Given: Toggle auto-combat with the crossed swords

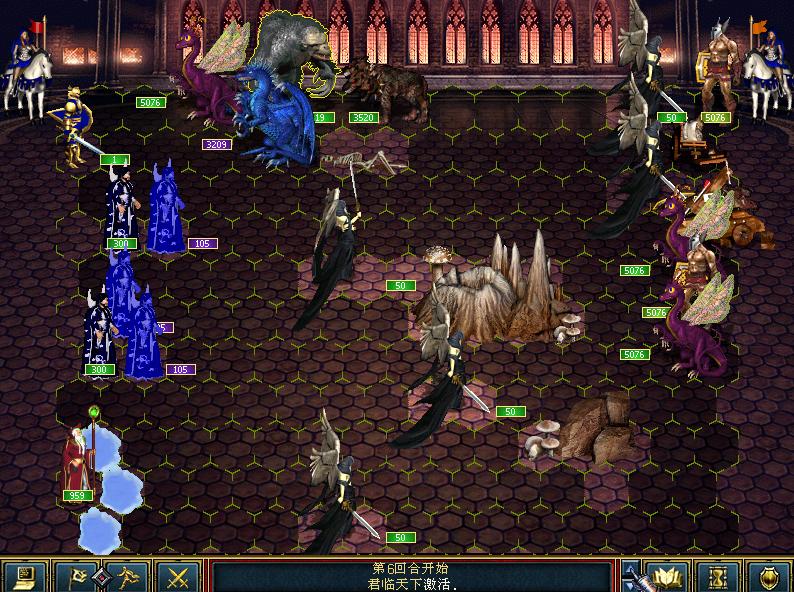Looking at the screenshot, I should pos(179,576).
